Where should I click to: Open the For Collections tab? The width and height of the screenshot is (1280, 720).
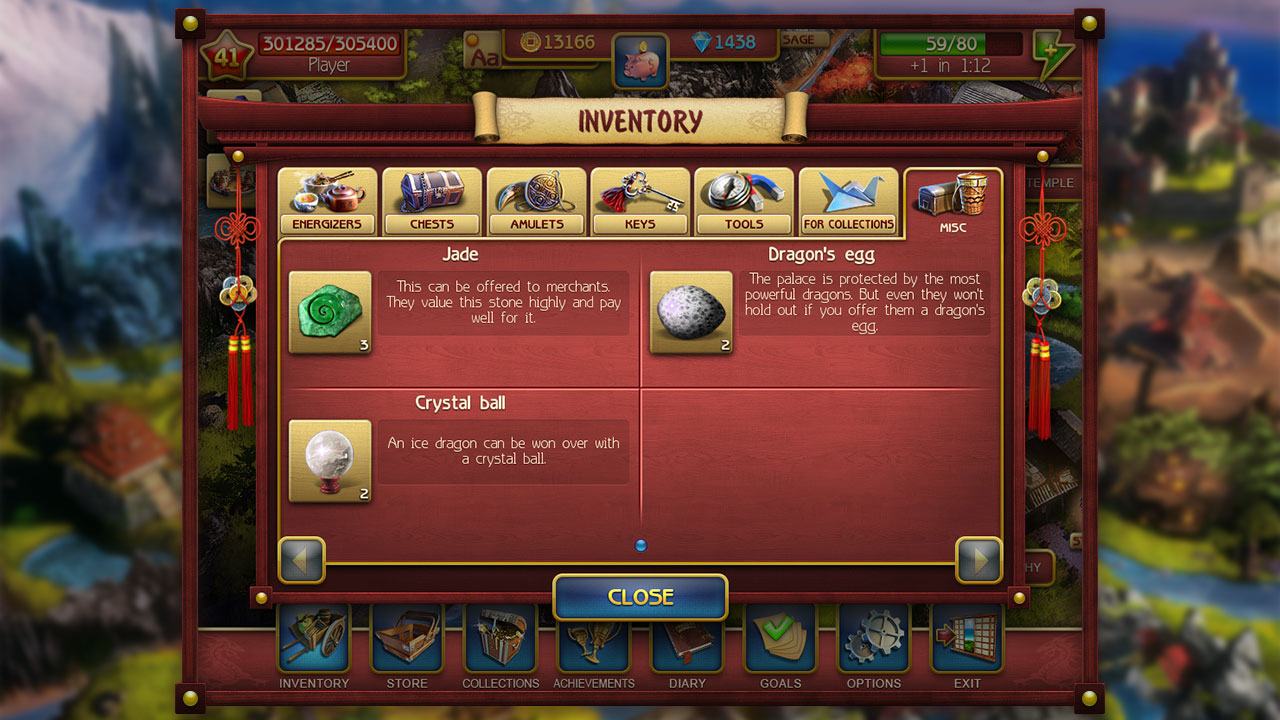[848, 202]
